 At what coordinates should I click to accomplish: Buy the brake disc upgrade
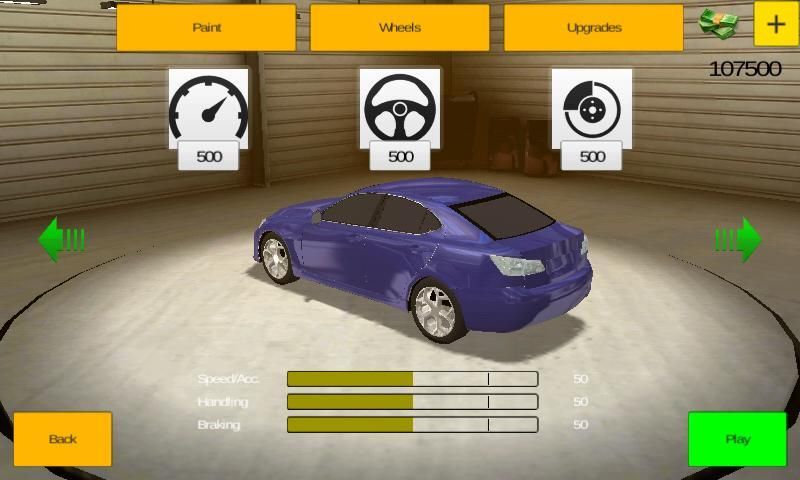592,119
